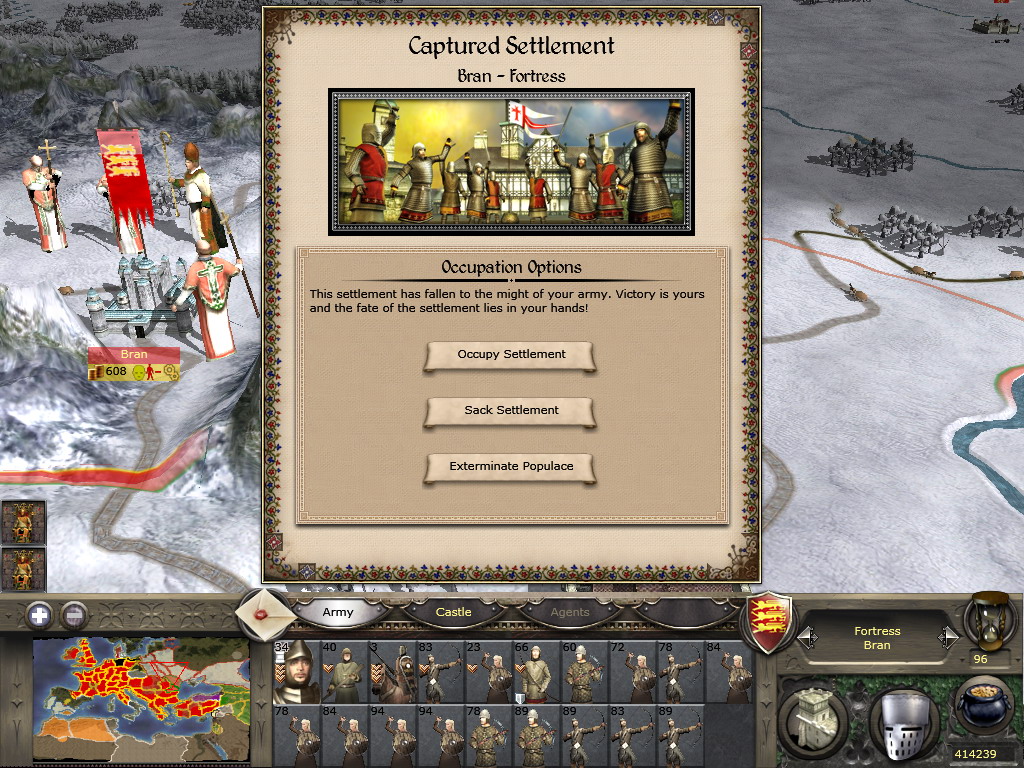Image resolution: width=1024 pixels, height=768 pixels.
Task: Switch to the Agents tab
Action: coord(570,612)
